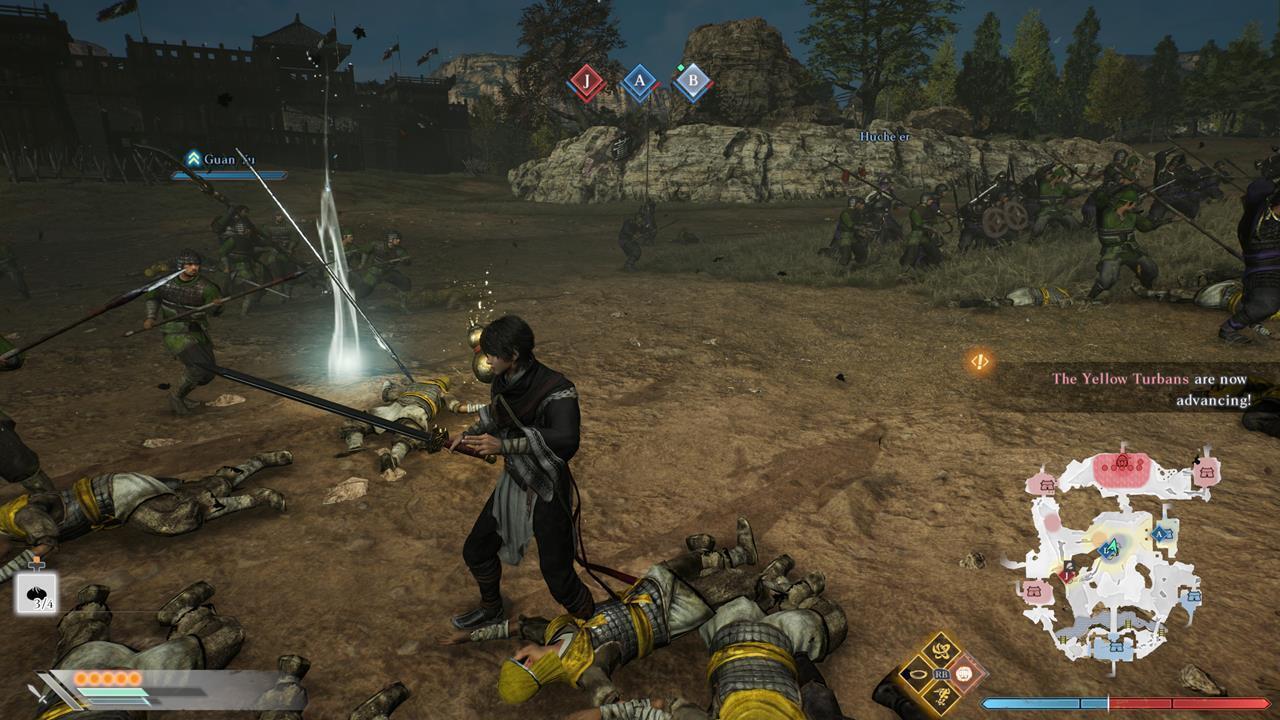Click the ring-shaped ability icon
The image size is (1280, 720).
tap(918, 673)
